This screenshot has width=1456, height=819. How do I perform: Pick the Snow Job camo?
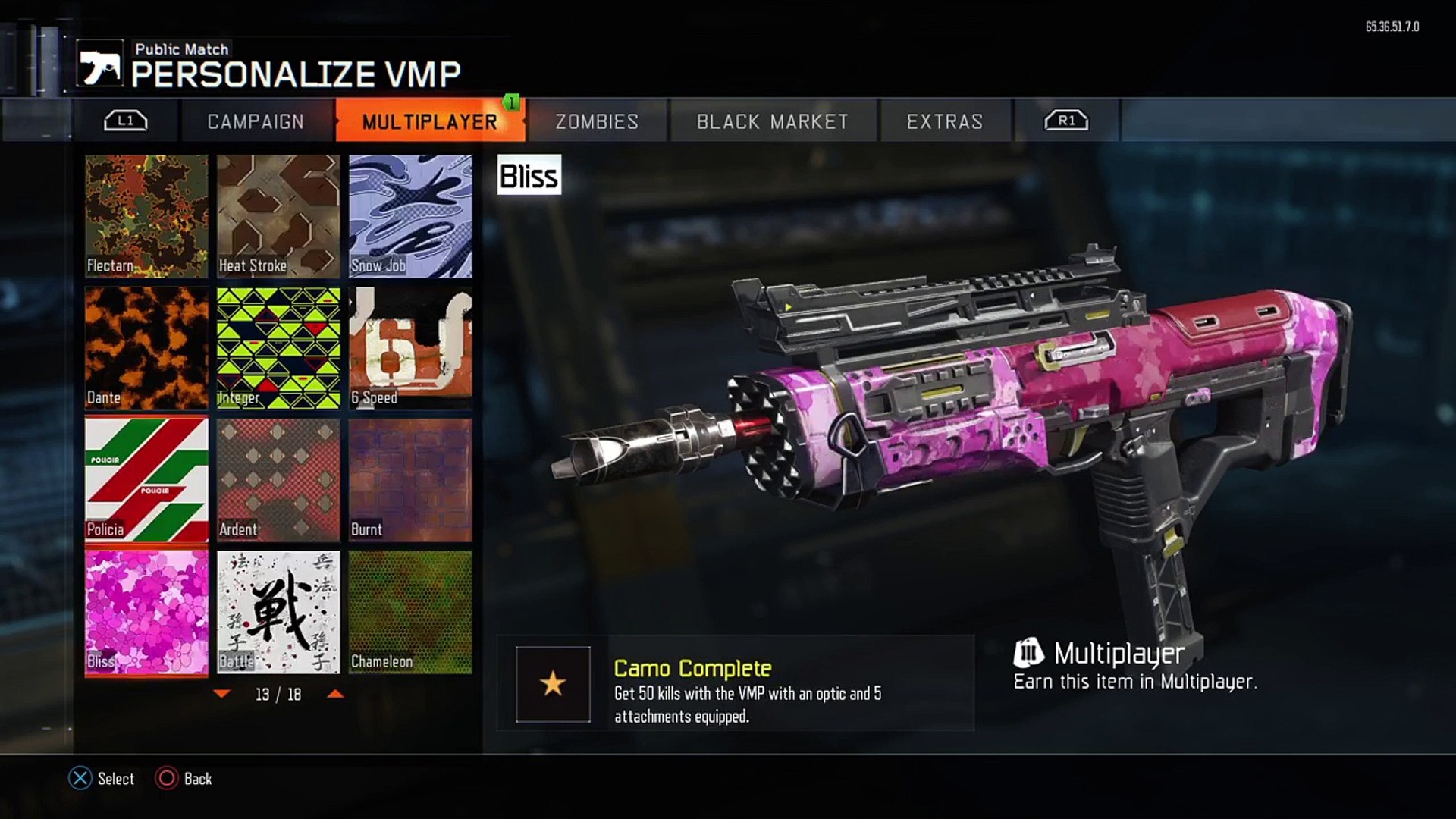click(x=410, y=216)
